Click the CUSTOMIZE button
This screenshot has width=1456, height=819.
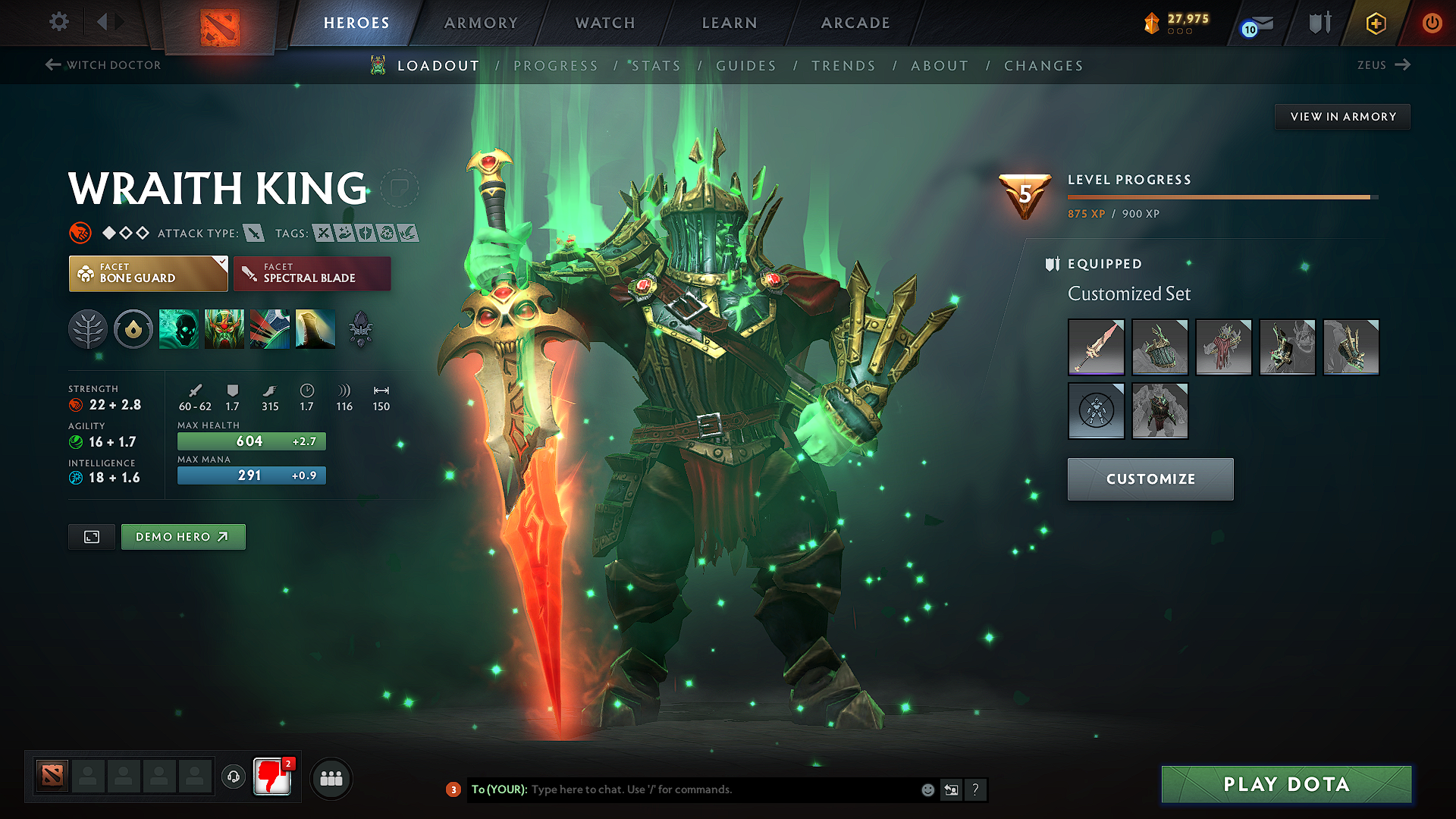(x=1150, y=479)
